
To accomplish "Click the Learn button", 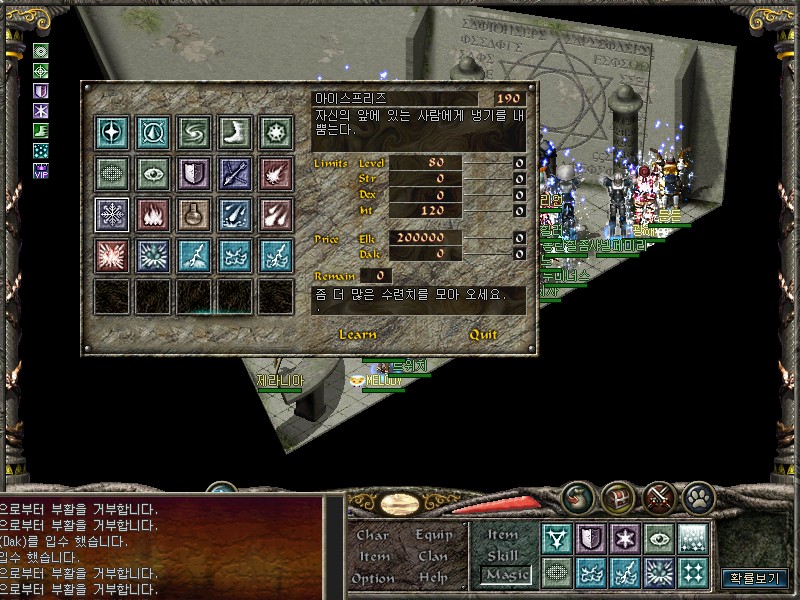I will click(x=358, y=334).
